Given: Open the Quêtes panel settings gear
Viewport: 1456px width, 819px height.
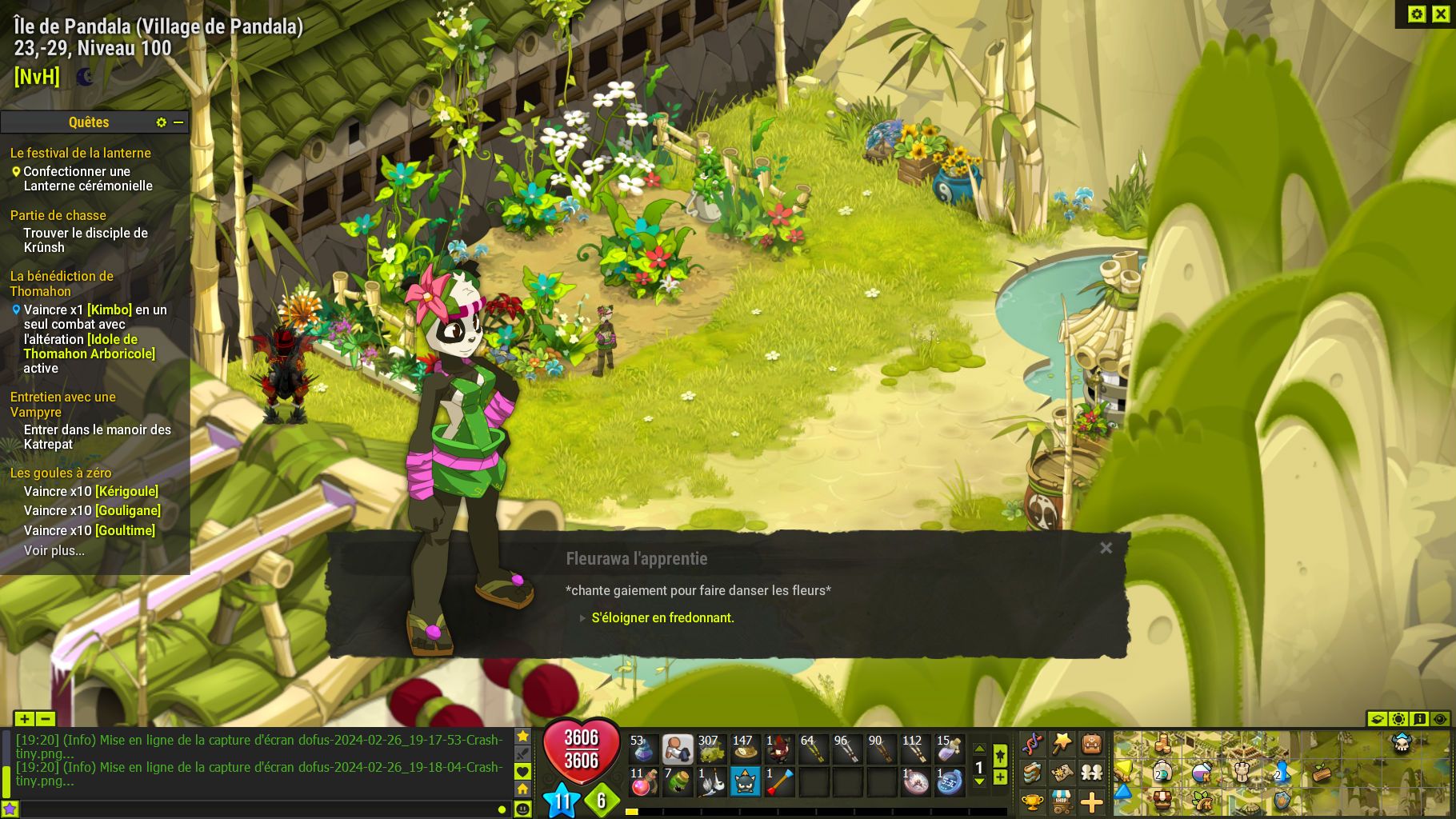Looking at the screenshot, I should tap(162, 122).
